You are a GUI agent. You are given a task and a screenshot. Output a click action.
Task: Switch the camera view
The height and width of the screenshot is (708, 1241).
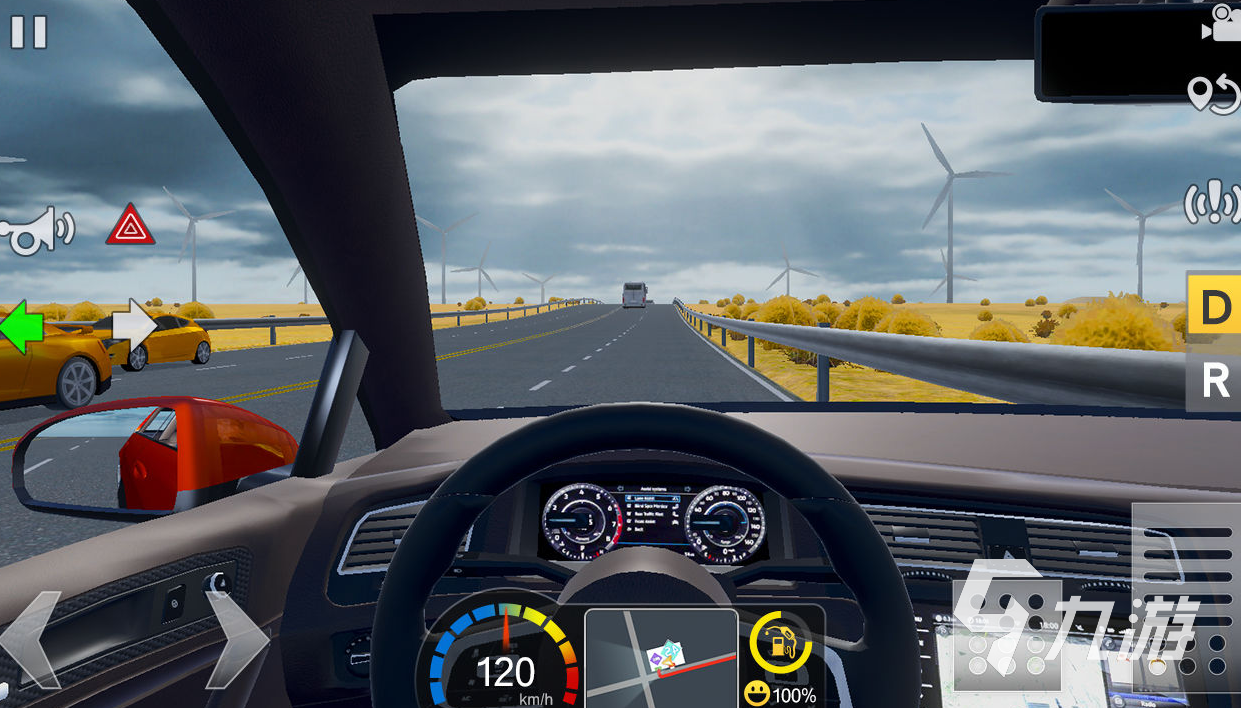tap(1221, 24)
